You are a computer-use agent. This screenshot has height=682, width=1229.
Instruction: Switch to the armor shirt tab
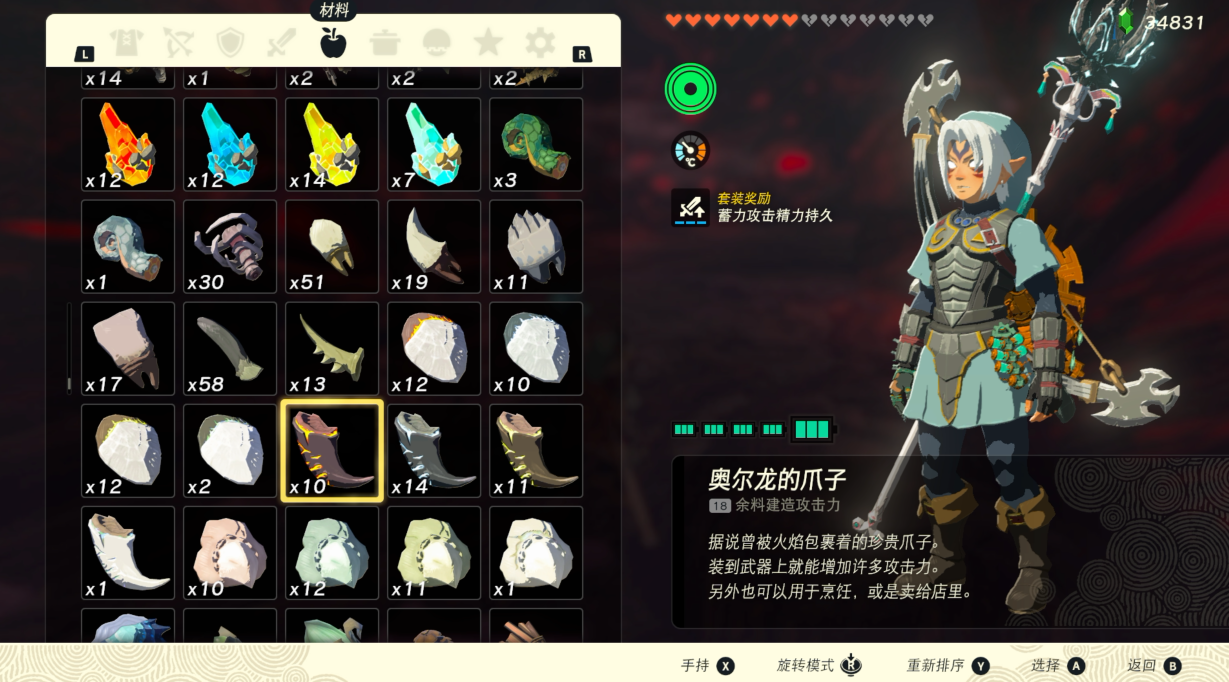pos(127,42)
